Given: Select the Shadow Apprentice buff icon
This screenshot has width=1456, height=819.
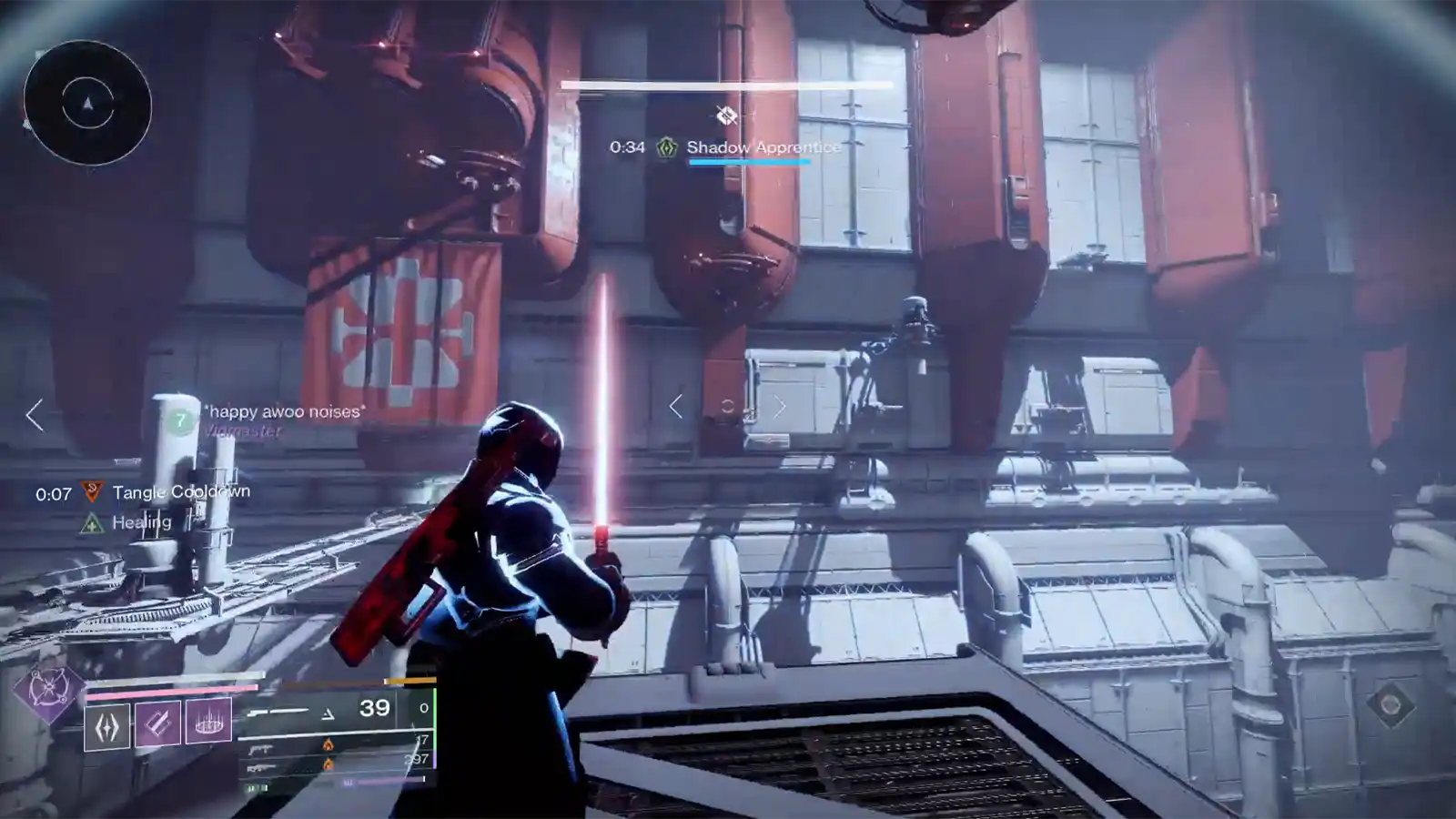Looking at the screenshot, I should pos(667,147).
